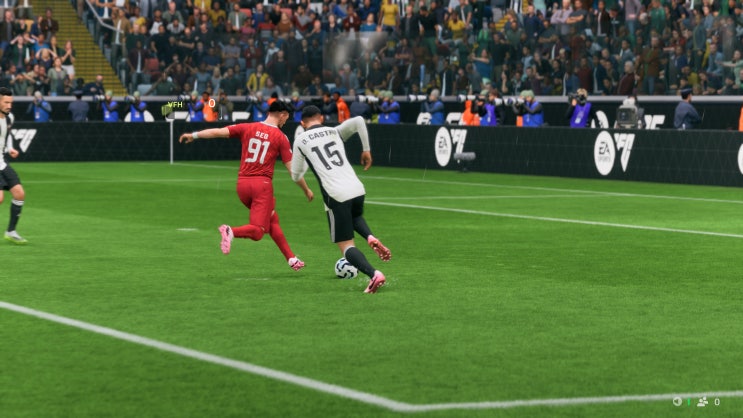This screenshot has height=418, width=743.
Task: Click the voice chat speaker icon
Action: (x=677, y=402)
